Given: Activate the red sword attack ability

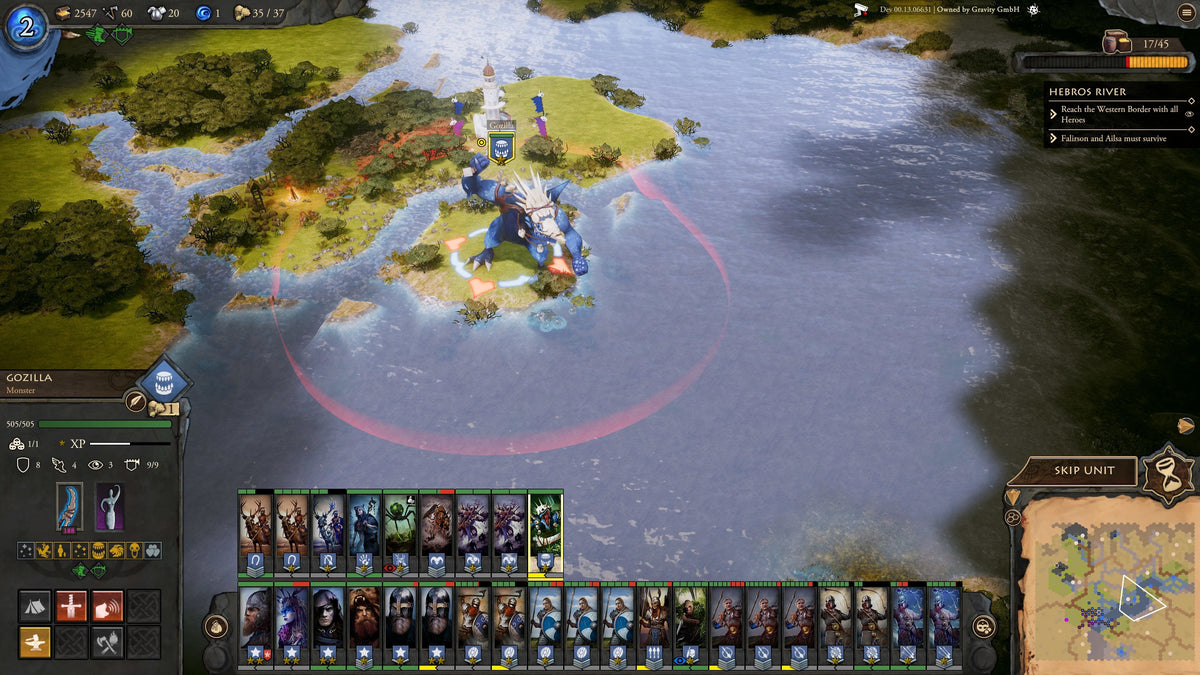Looking at the screenshot, I should 71,606.
